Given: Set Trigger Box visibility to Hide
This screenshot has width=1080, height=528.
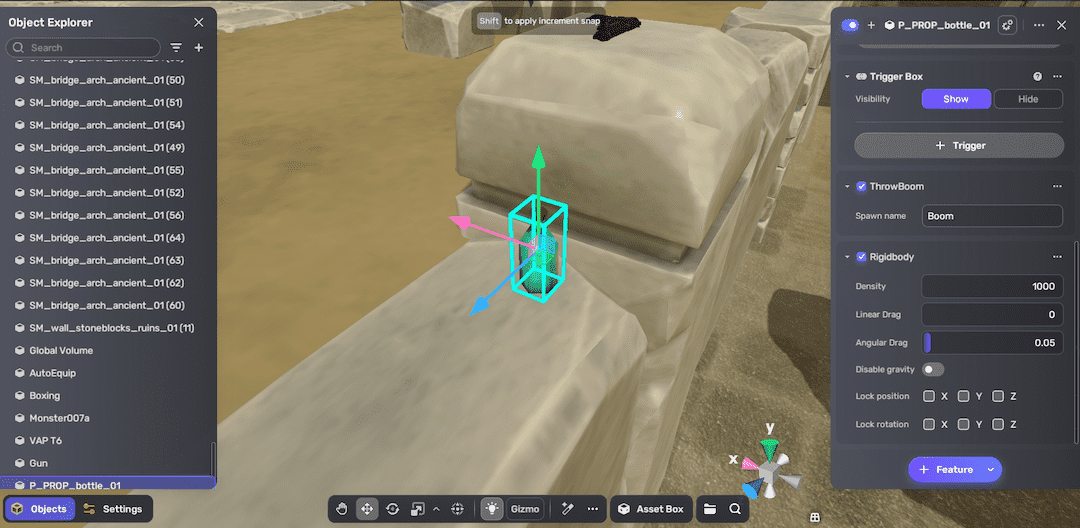Looking at the screenshot, I should 1028,99.
